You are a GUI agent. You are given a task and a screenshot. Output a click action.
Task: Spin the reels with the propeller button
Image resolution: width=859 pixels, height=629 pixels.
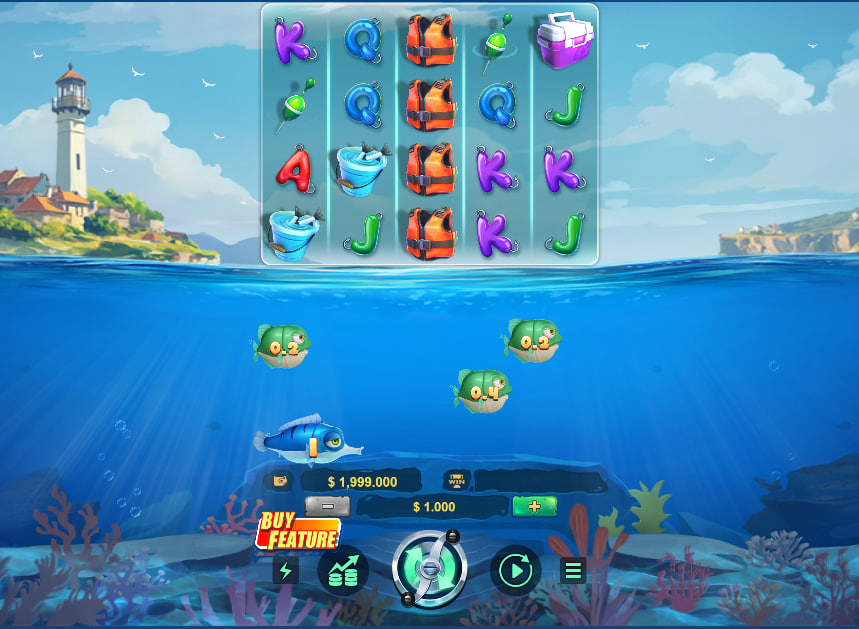tap(429, 569)
